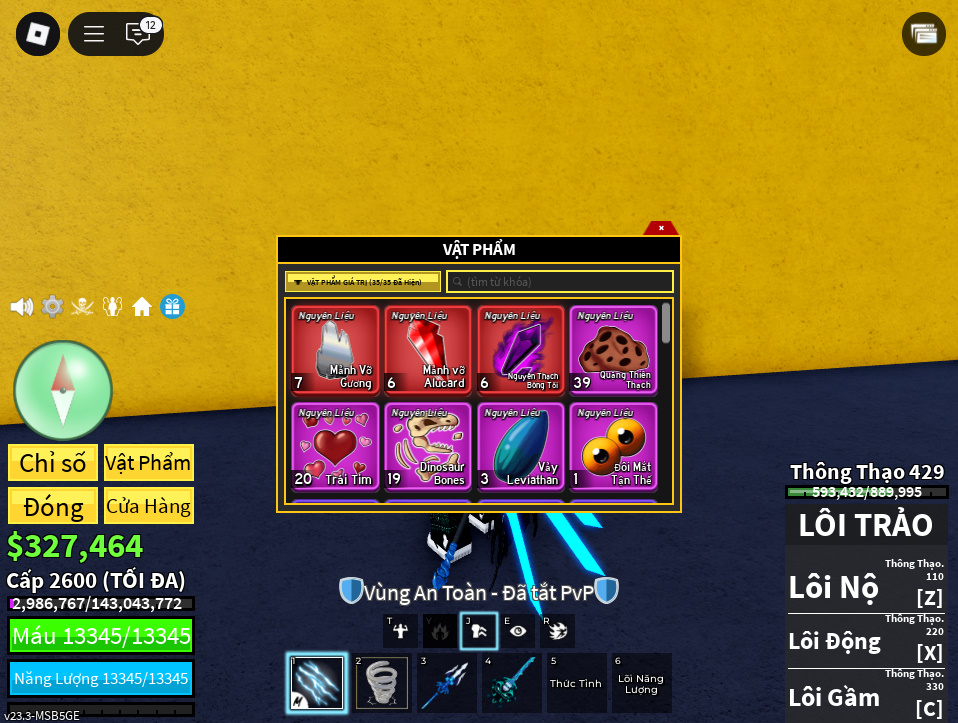Screen dimensions: 958x723
Task: Select the tornado item in hotbar slot 2
Action: point(381,683)
